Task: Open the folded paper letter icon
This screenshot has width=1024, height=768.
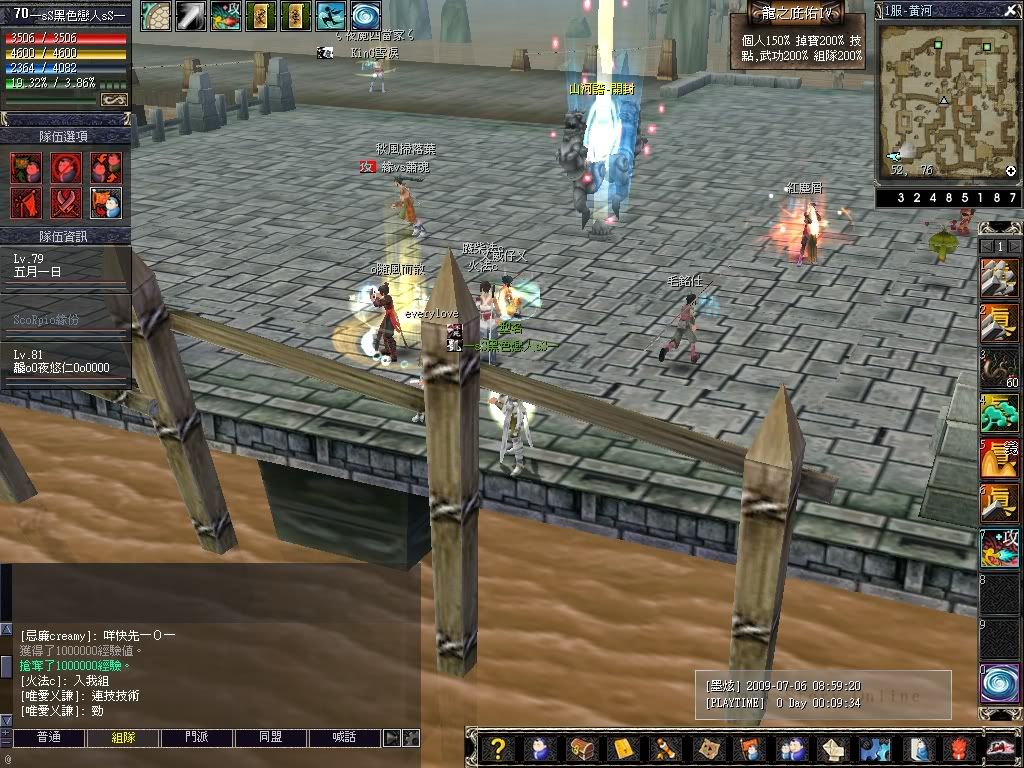Action: click(833, 748)
